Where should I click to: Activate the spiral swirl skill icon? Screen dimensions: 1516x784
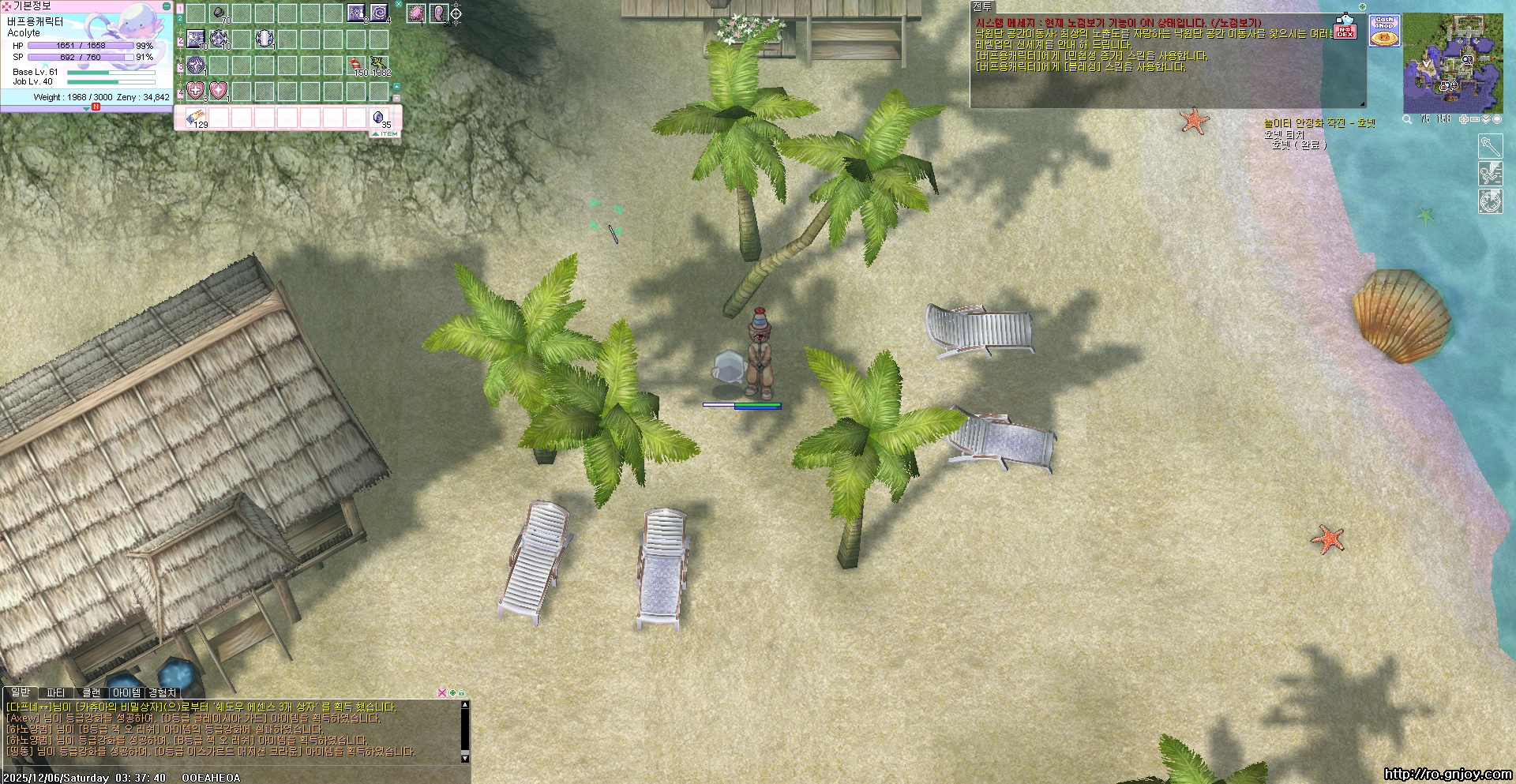[379, 13]
